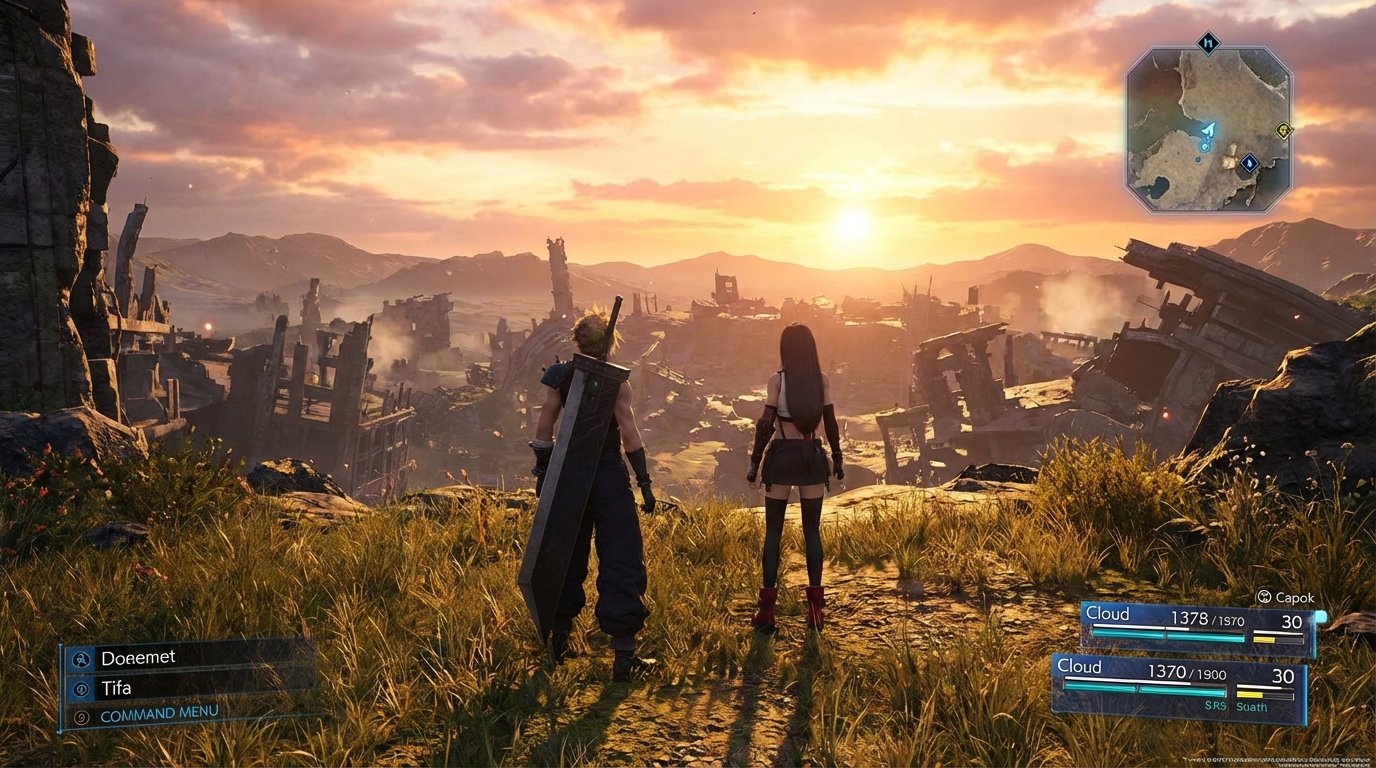Image resolution: width=1376 pixels, height=768 pixels.
Task: Click the spiral icon beside COMMAND MENU
Action: coord(82,716)
